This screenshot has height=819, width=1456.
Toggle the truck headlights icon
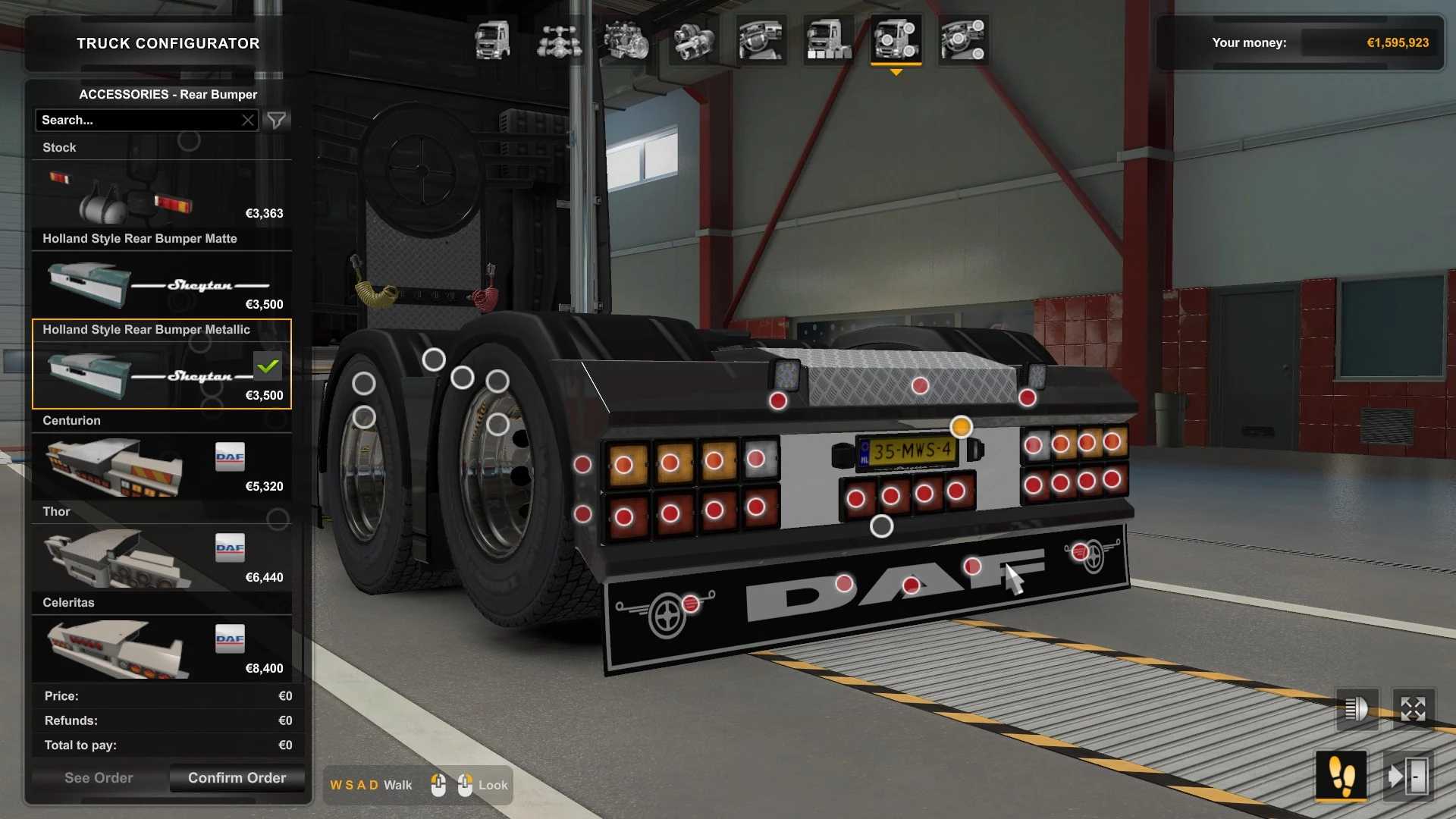pyautogui.click(x=1356, y=710)
